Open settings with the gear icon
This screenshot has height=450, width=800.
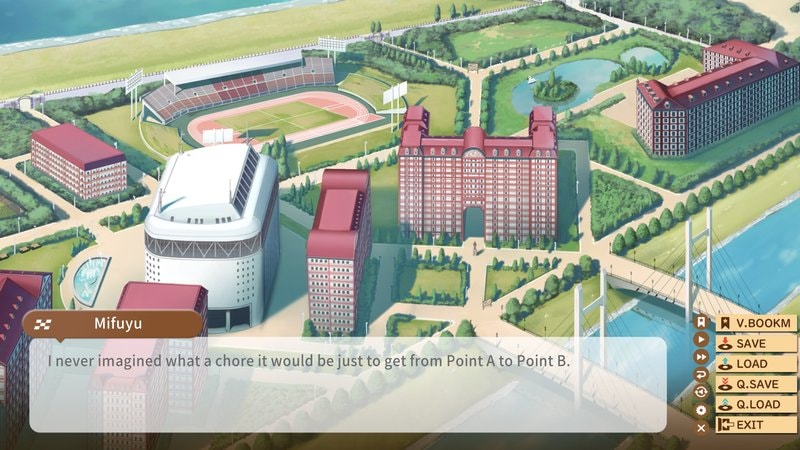click(701, 409)
